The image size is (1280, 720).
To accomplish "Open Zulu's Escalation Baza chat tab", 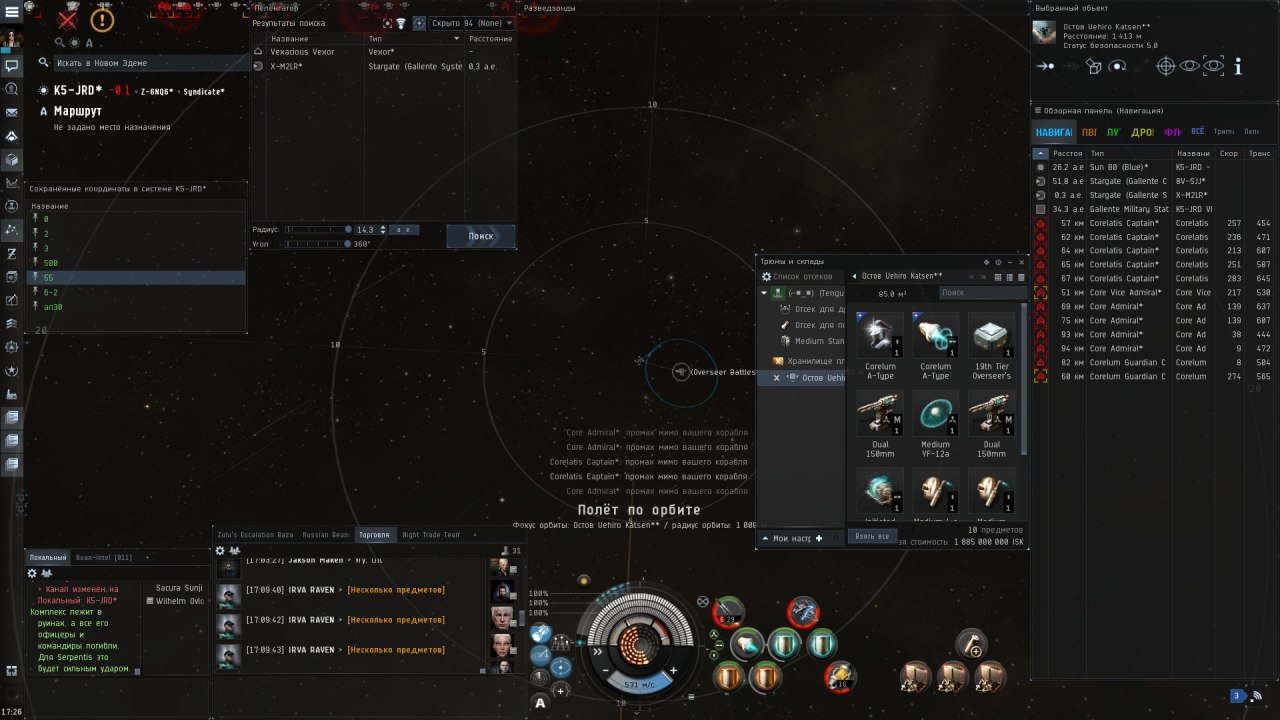I will pos(256,535).
